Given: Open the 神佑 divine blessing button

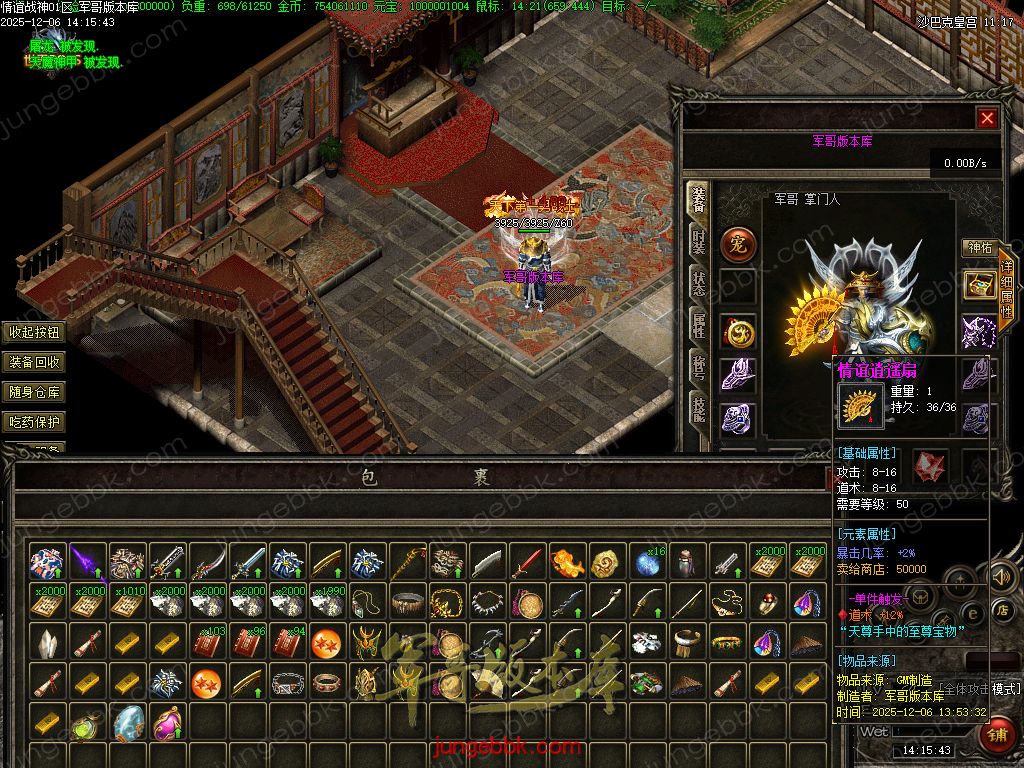Looking at the screenshot, I should click(978, 247).
